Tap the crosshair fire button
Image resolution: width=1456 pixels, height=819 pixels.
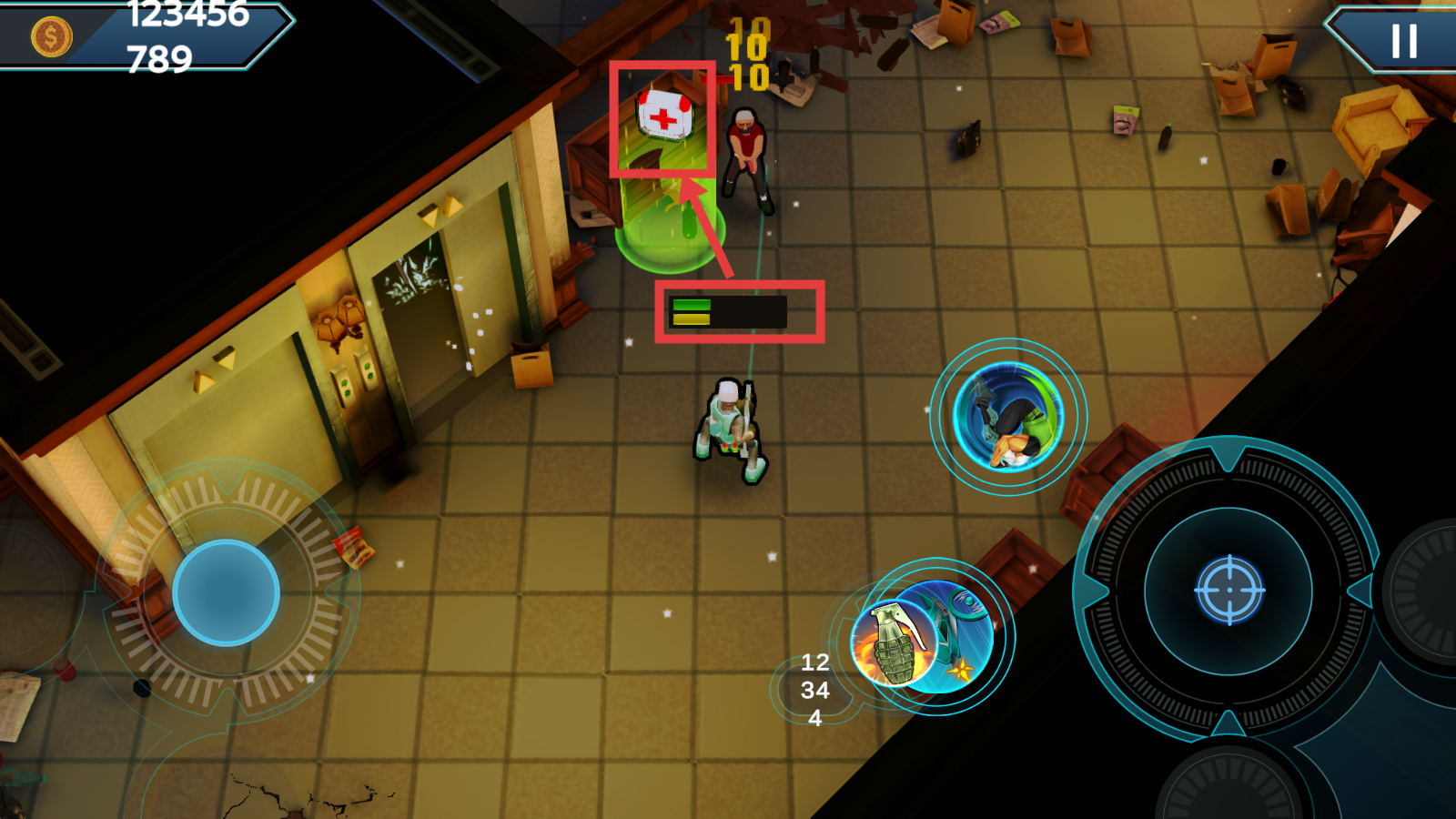(1228, 591)
